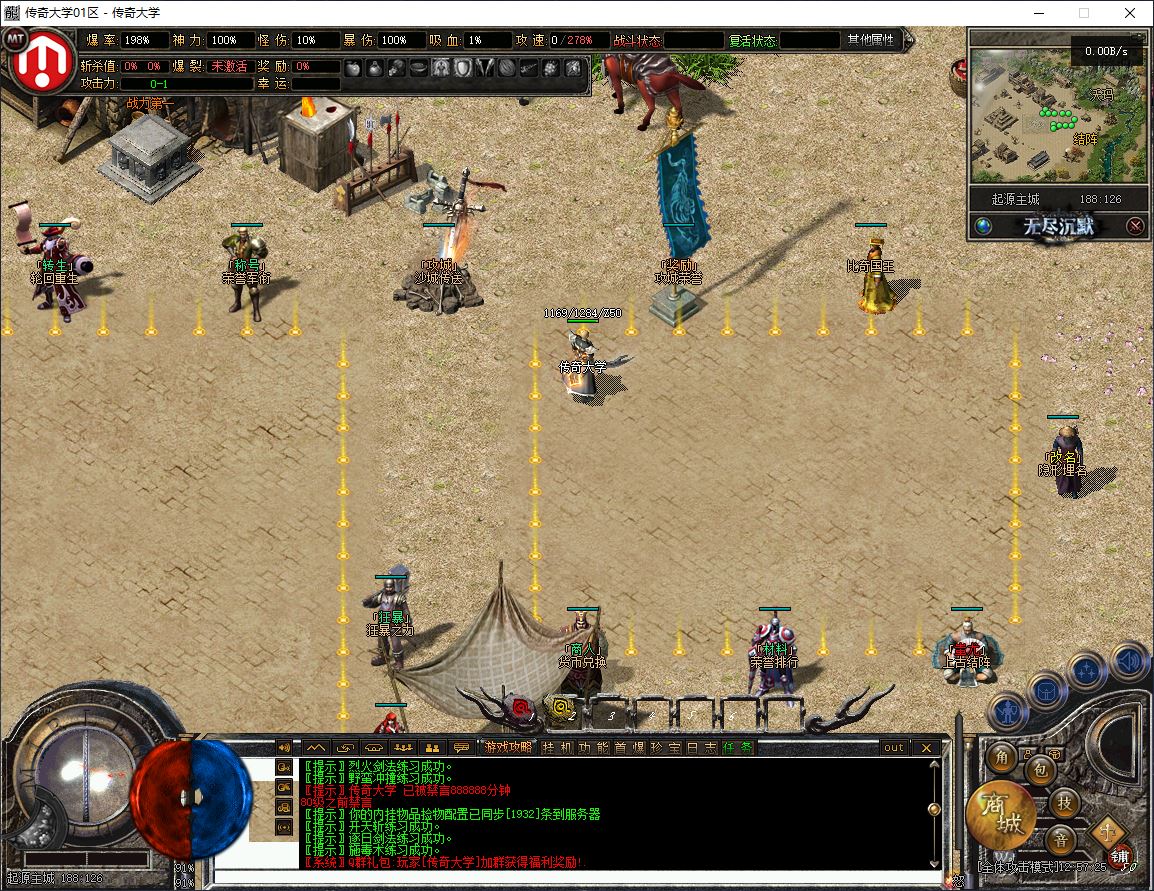Open the 铺 stall button

[1120, 856]
